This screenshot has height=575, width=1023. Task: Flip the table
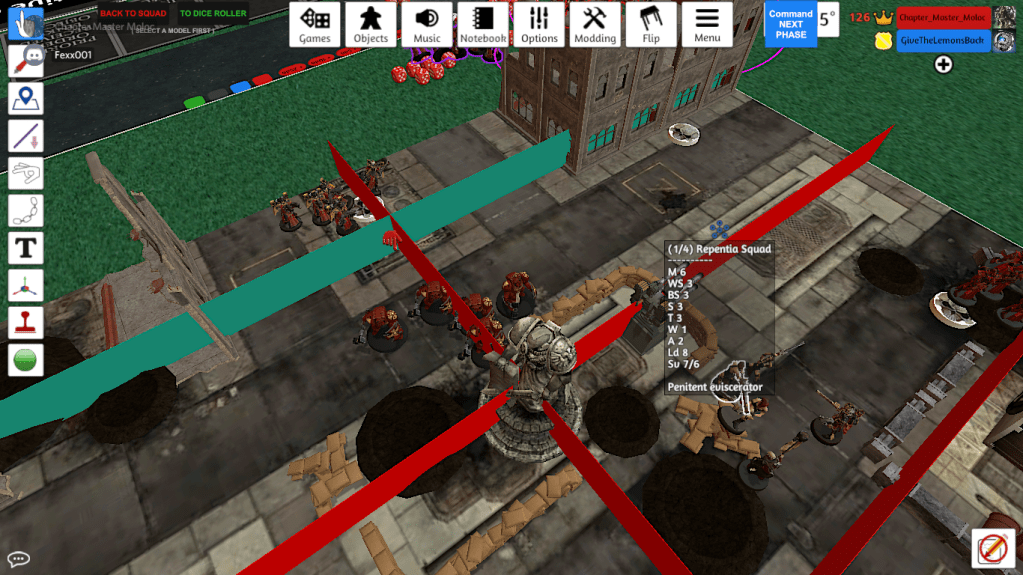coord(651,25)
